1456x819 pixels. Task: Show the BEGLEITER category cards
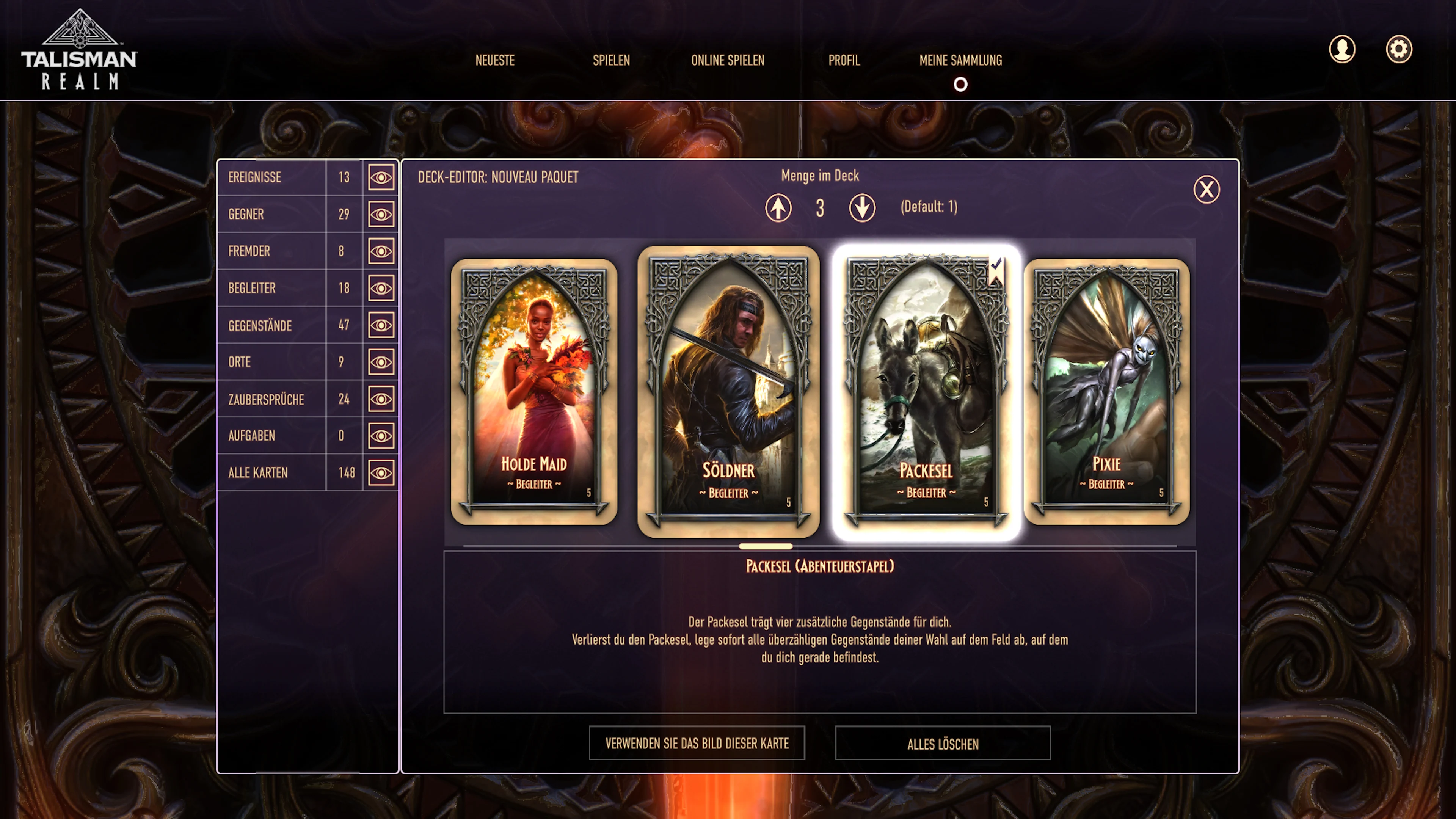(x=381, y=288)
